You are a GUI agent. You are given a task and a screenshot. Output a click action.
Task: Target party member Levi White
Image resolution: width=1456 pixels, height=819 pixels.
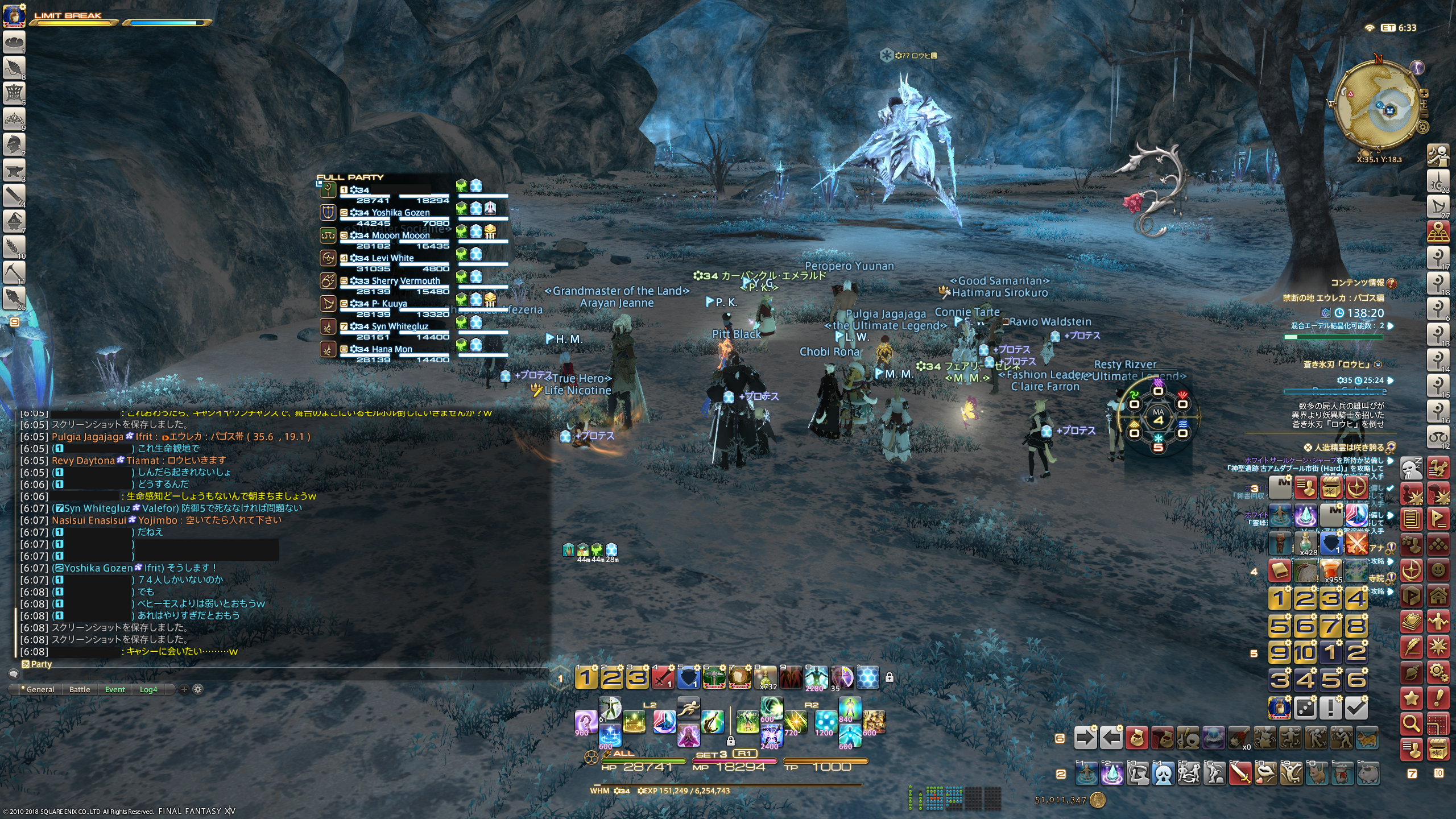(x=392, y=258)
